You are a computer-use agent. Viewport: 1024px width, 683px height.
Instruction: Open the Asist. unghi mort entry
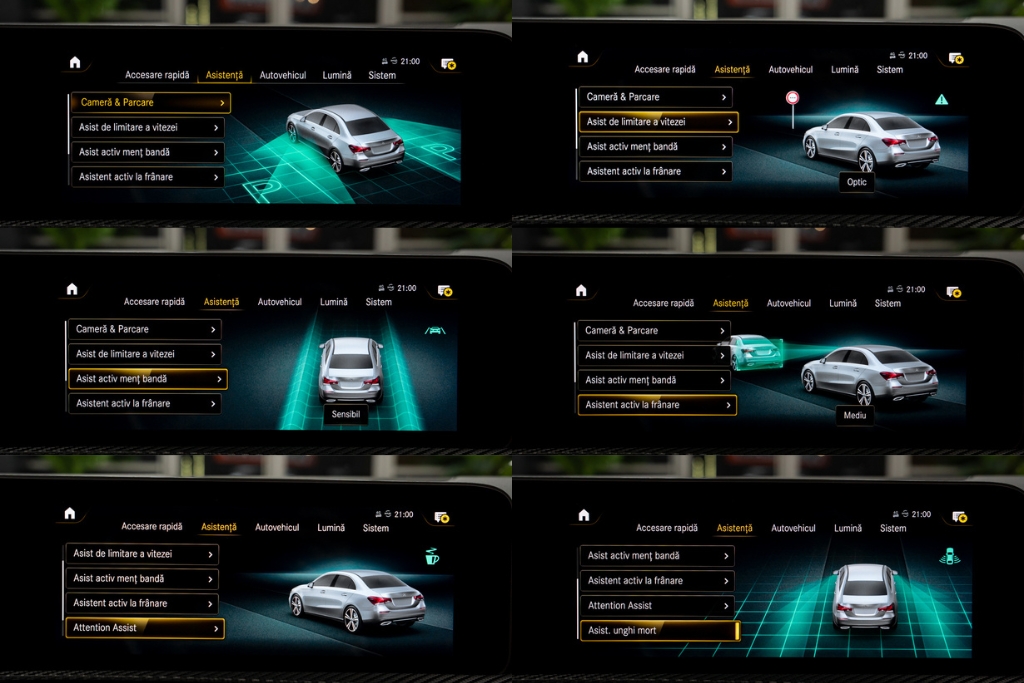pos(659,631)
